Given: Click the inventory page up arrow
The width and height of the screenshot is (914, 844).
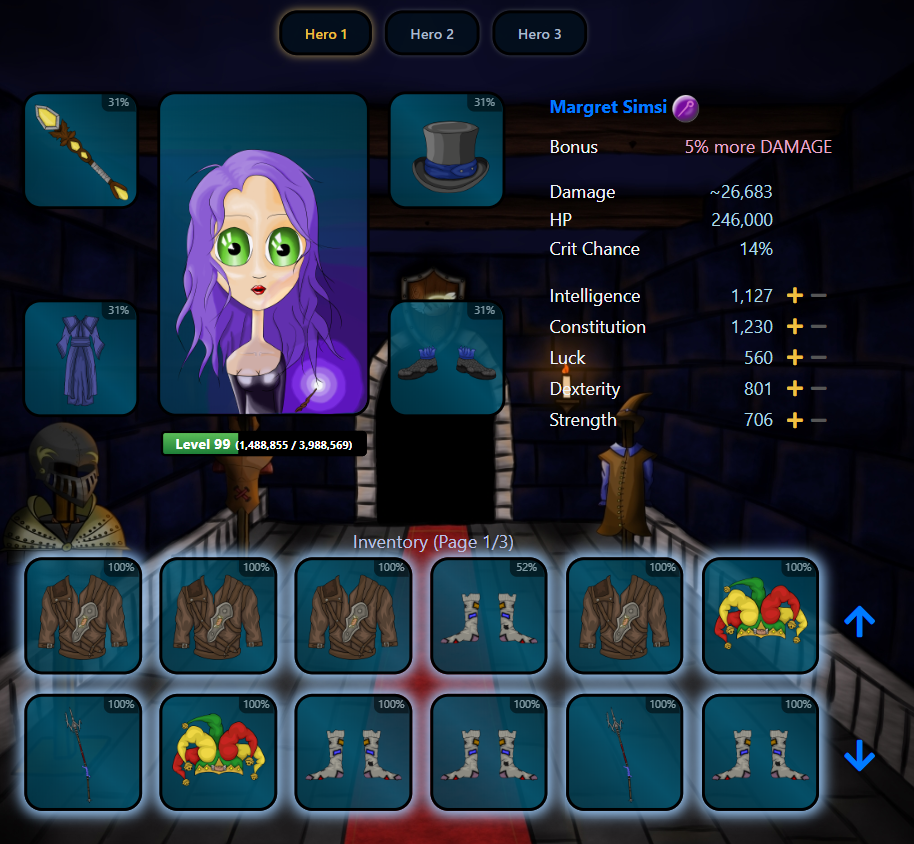Looking at the screenshot, I should [x=859, y=622].
